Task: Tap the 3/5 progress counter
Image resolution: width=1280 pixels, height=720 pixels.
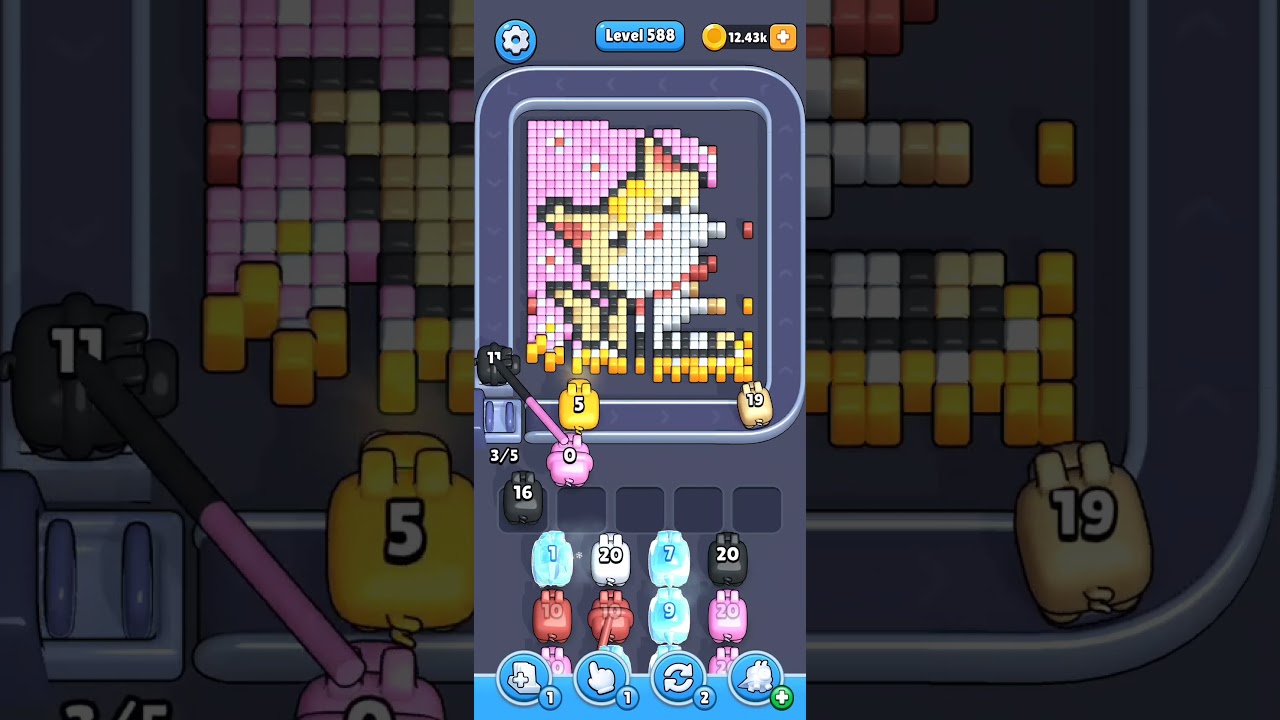Action: [x=503, y=454]
